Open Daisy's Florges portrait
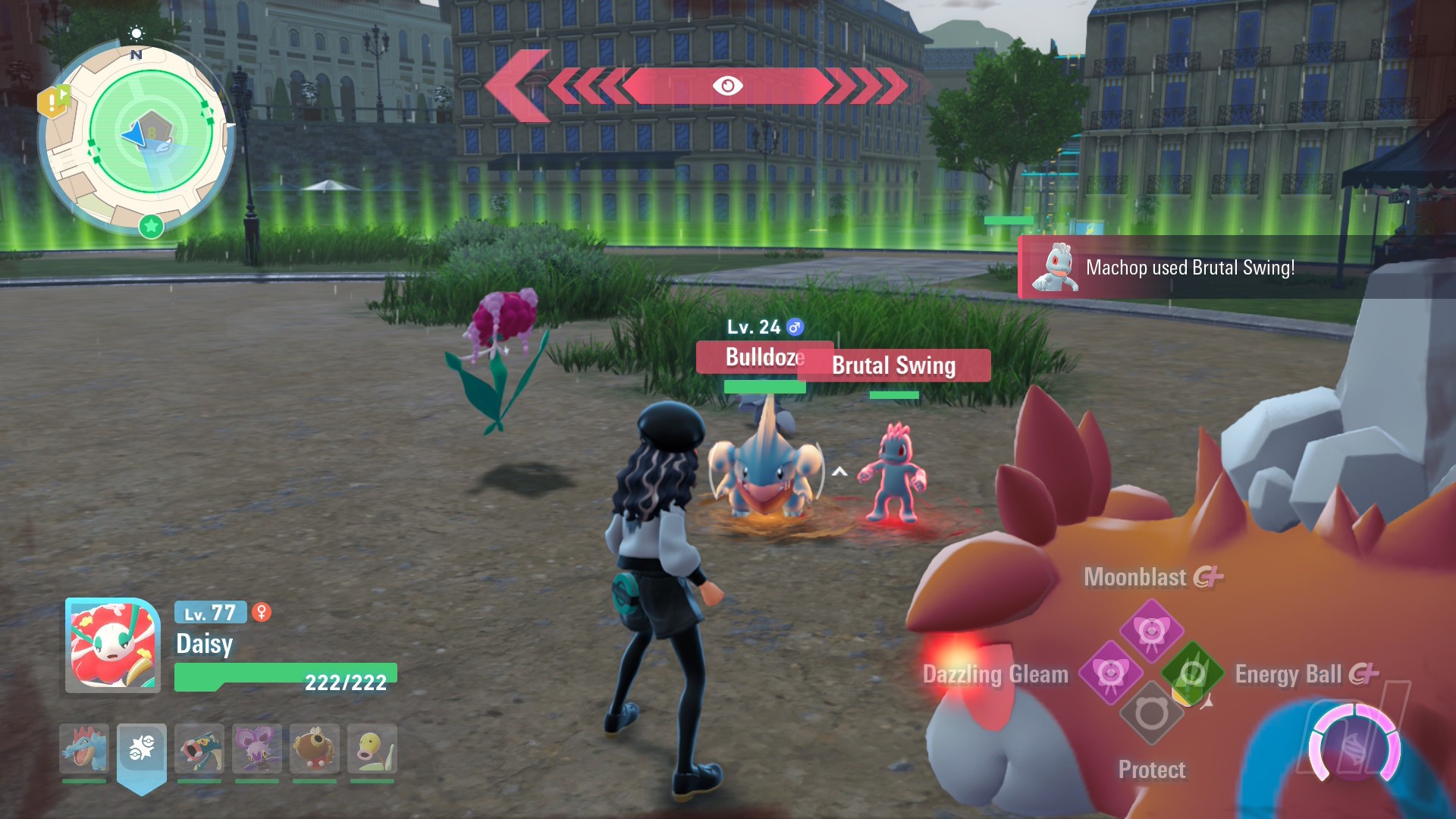This screenshot has height=819, width=1456. pyautogui.click(x=113, y=646)
